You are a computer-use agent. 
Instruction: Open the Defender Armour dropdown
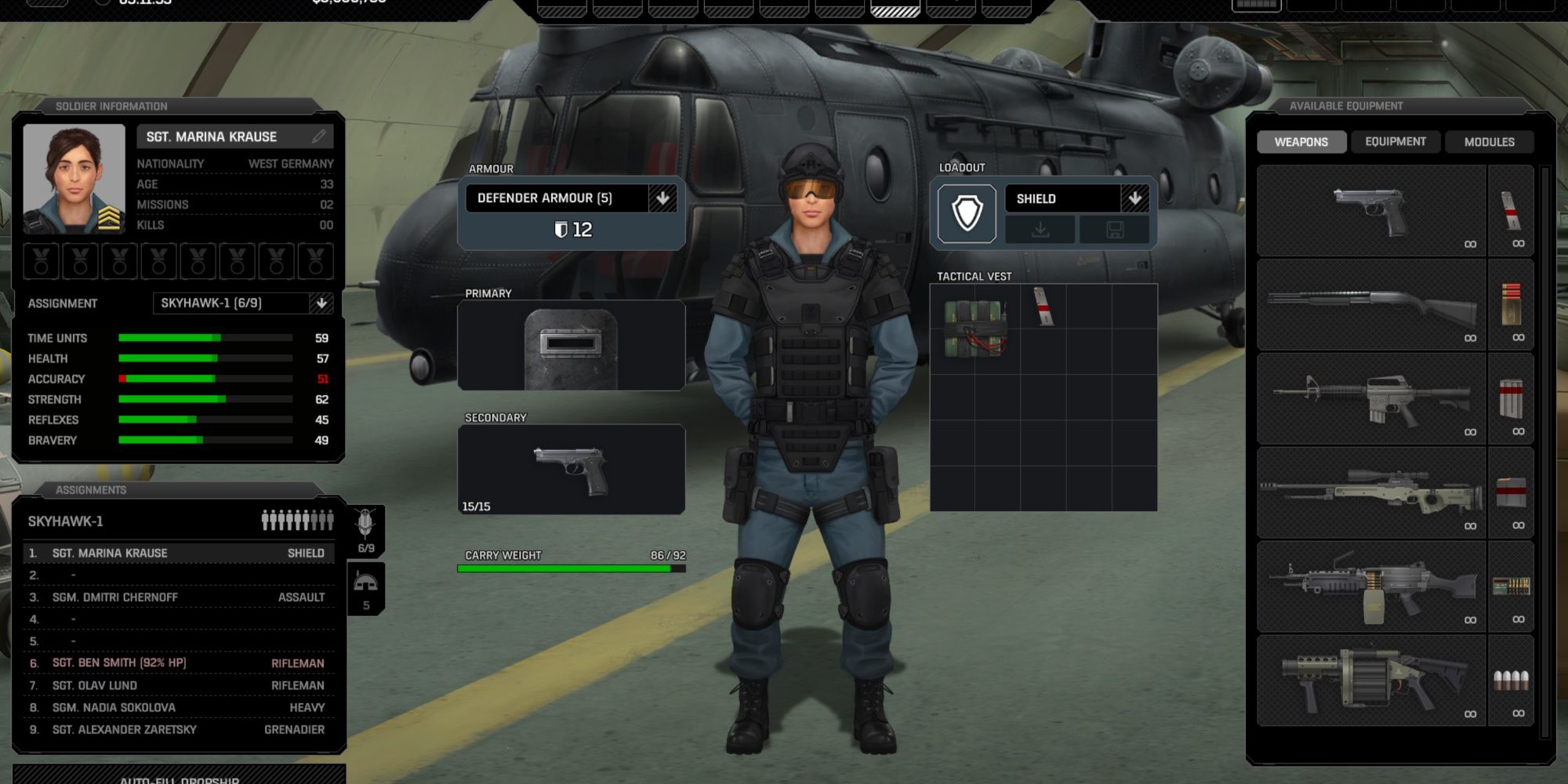point(665,198)
